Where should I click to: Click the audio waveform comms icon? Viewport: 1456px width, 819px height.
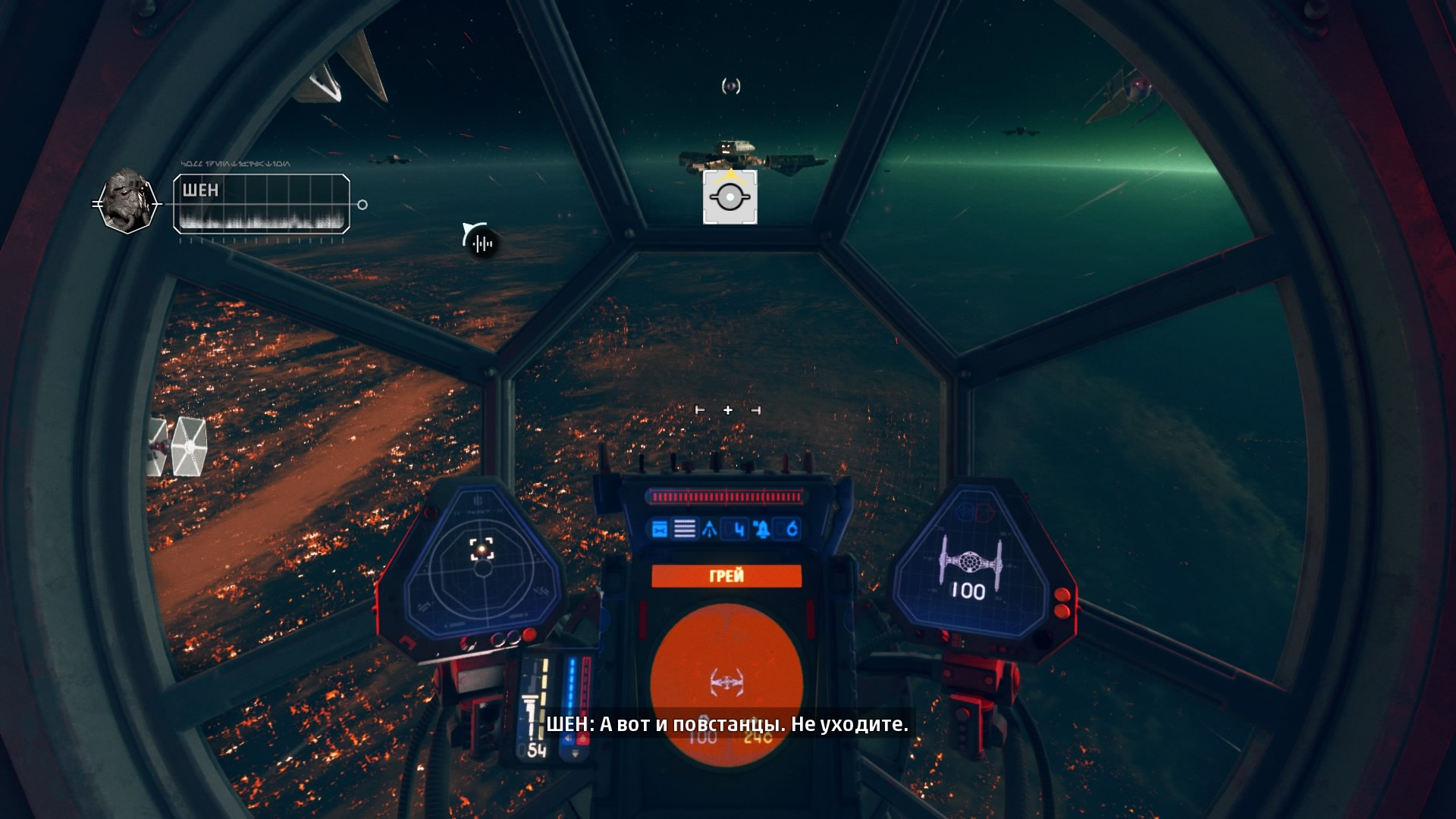482,243
